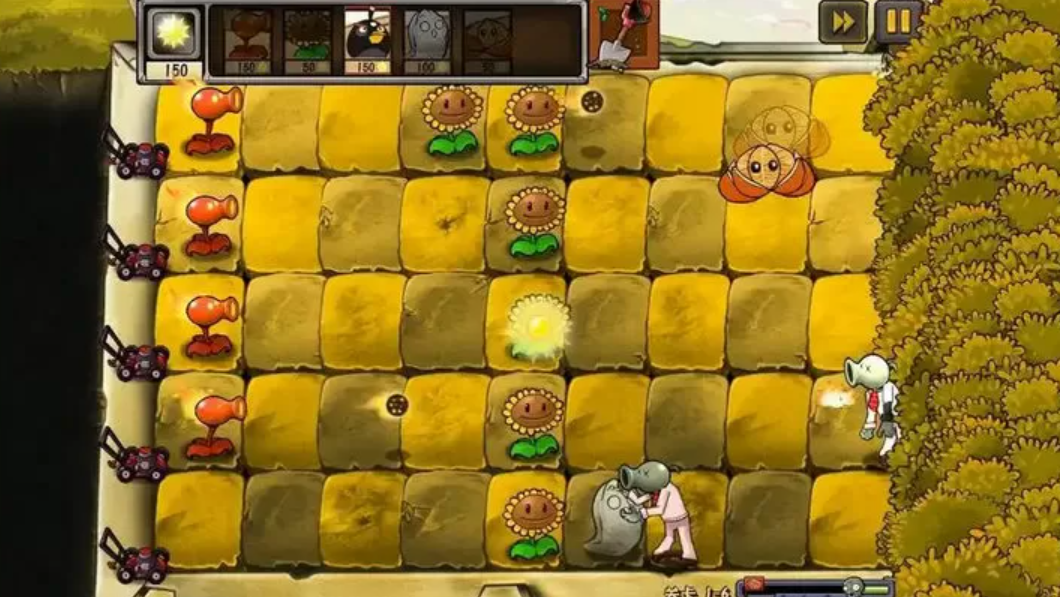Activate the fast-forward speed button

point(843,22)
